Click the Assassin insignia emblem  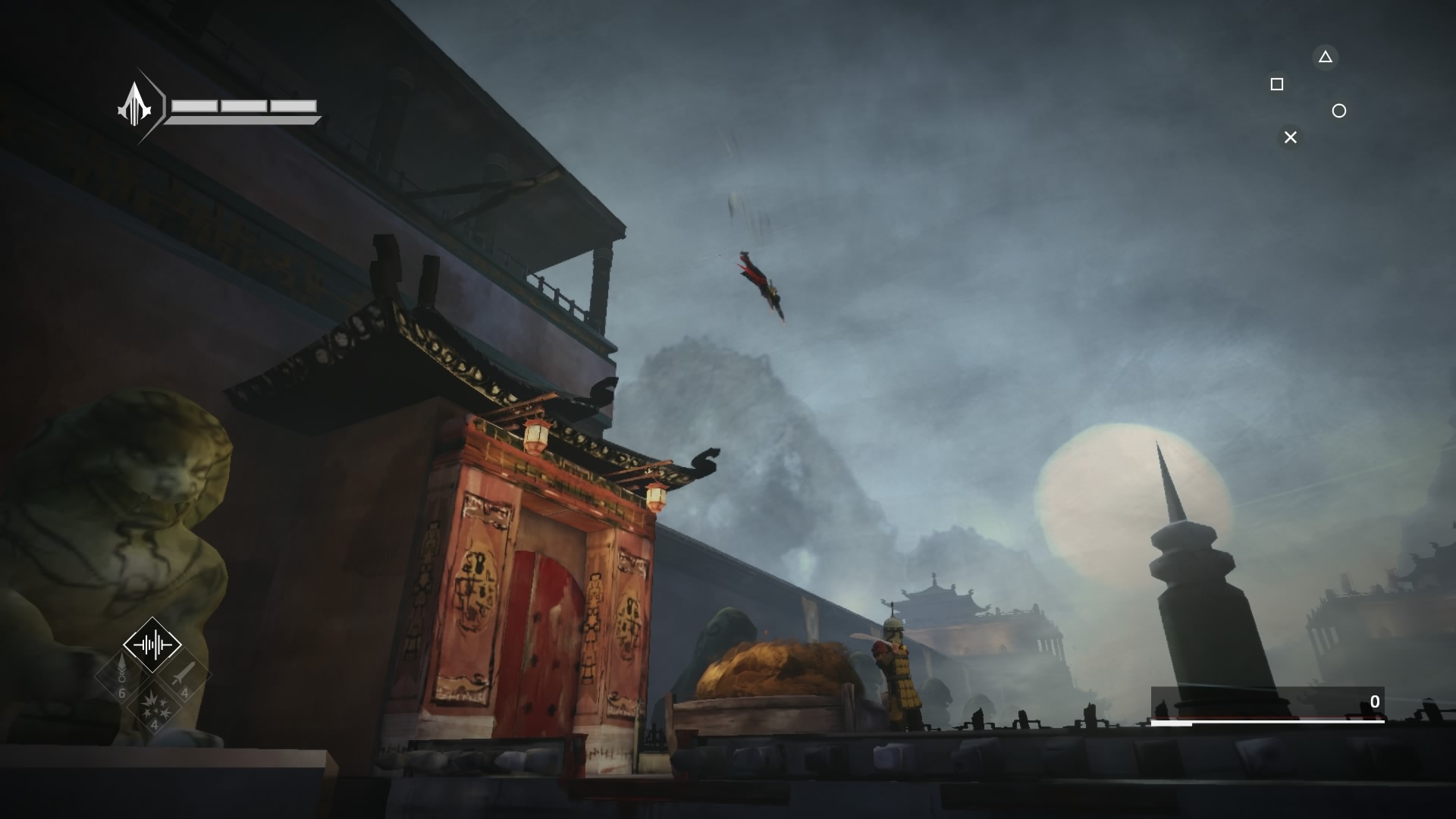point(135,105)
